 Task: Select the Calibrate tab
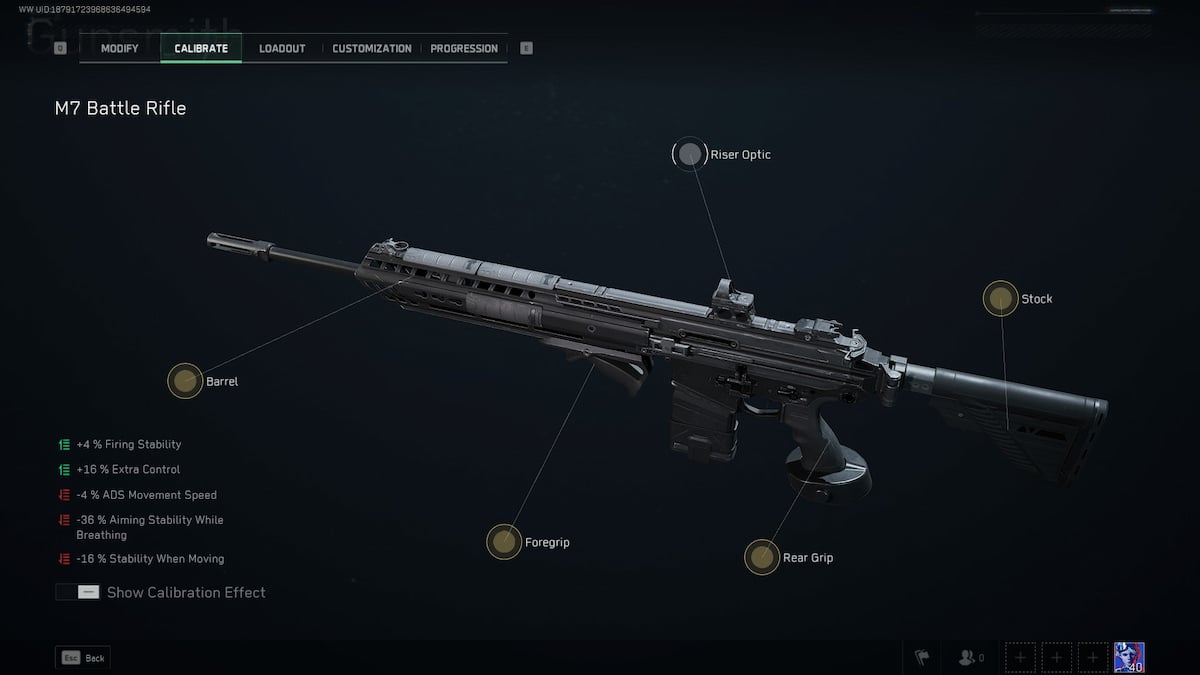[x=201, y=48]
